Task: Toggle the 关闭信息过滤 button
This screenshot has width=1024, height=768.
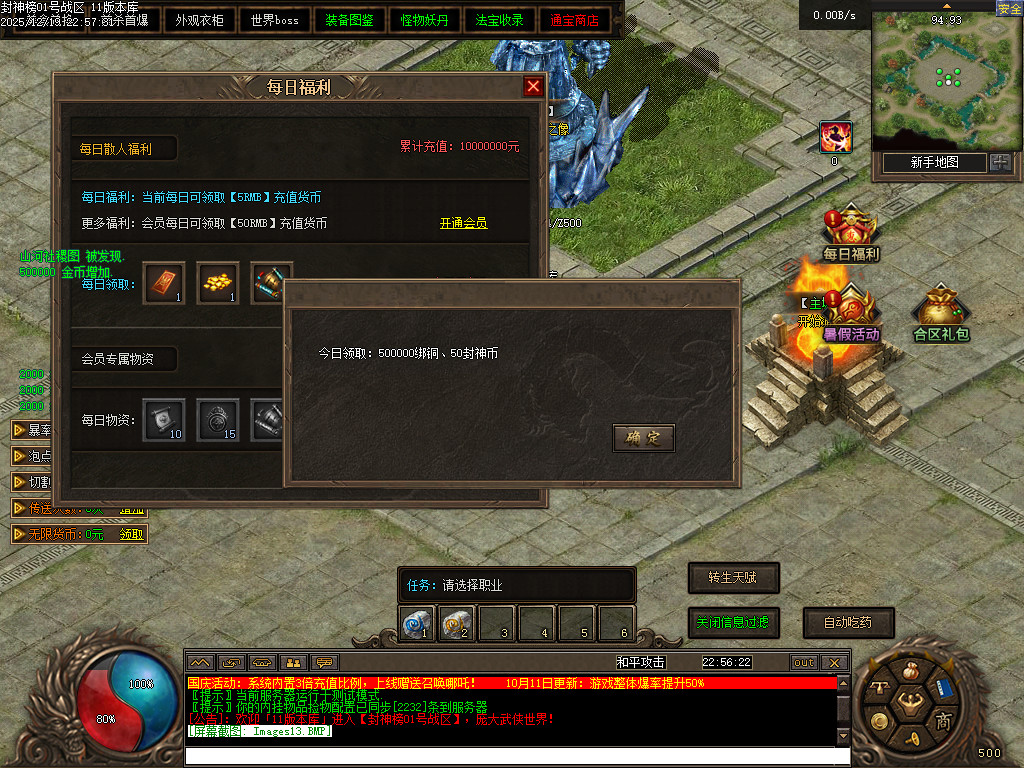Action: click(x=733, y=622)
